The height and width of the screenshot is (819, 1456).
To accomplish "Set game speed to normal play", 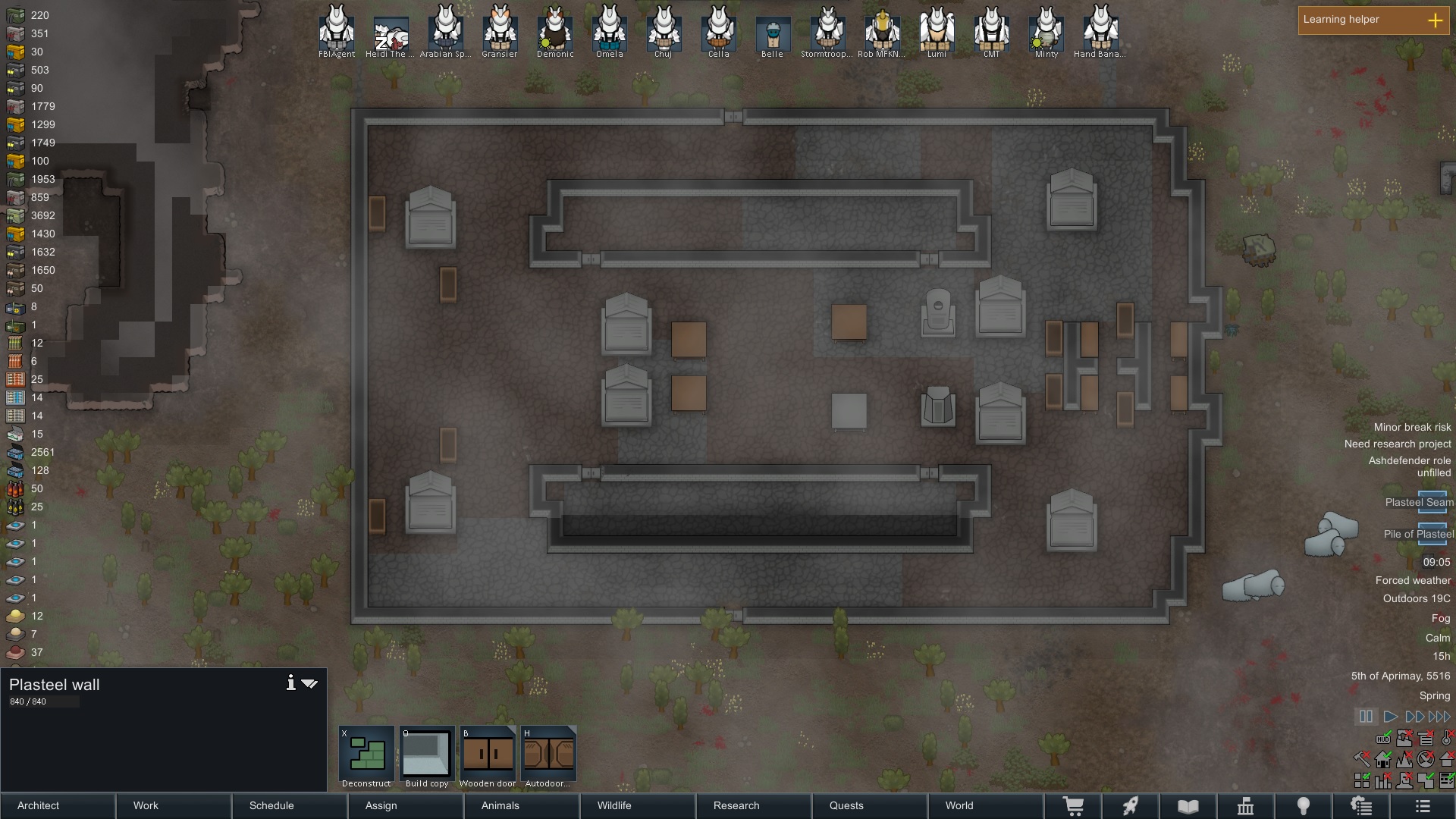I will [1390, 717].
